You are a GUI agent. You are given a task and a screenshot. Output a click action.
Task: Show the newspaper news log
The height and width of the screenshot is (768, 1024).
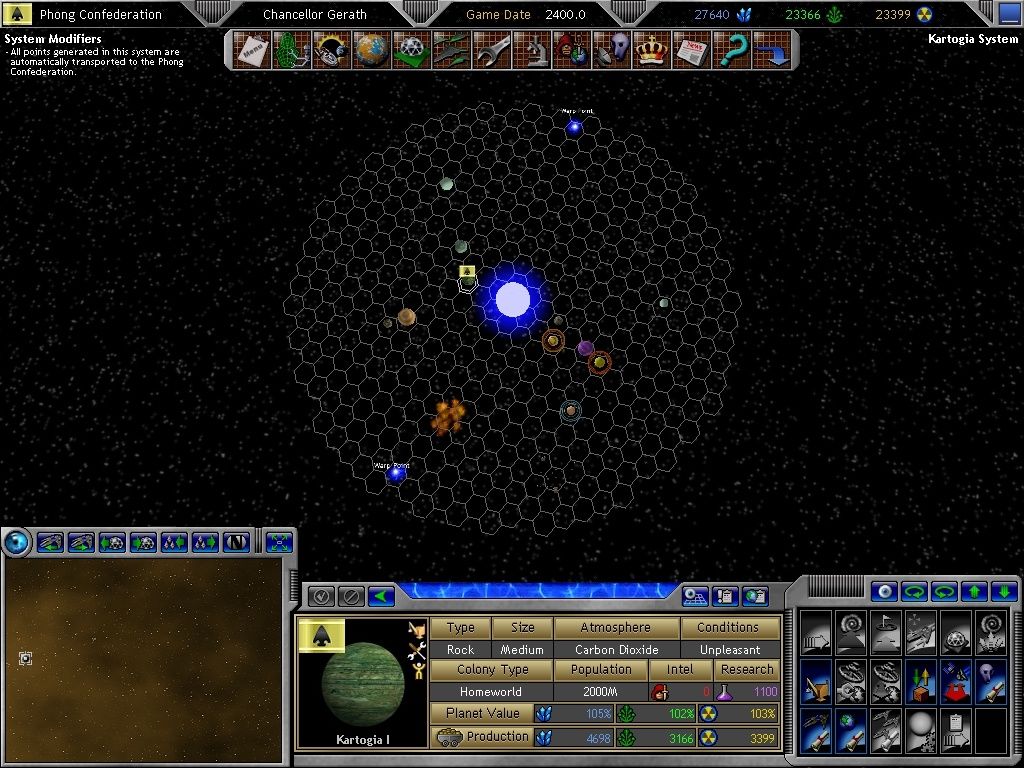(x=691, y=49)
